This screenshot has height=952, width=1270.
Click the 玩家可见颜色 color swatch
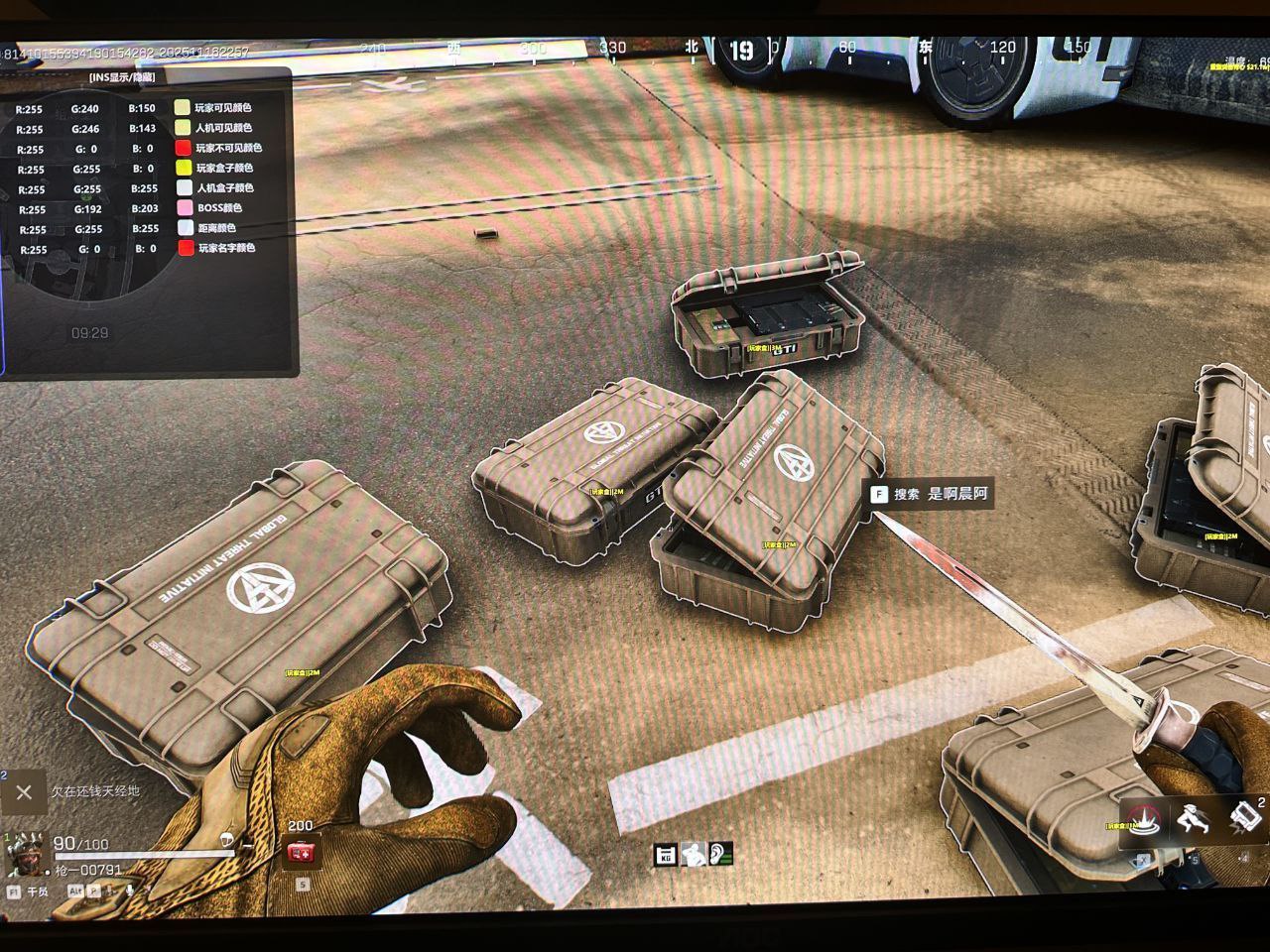(x=183, y=108)
